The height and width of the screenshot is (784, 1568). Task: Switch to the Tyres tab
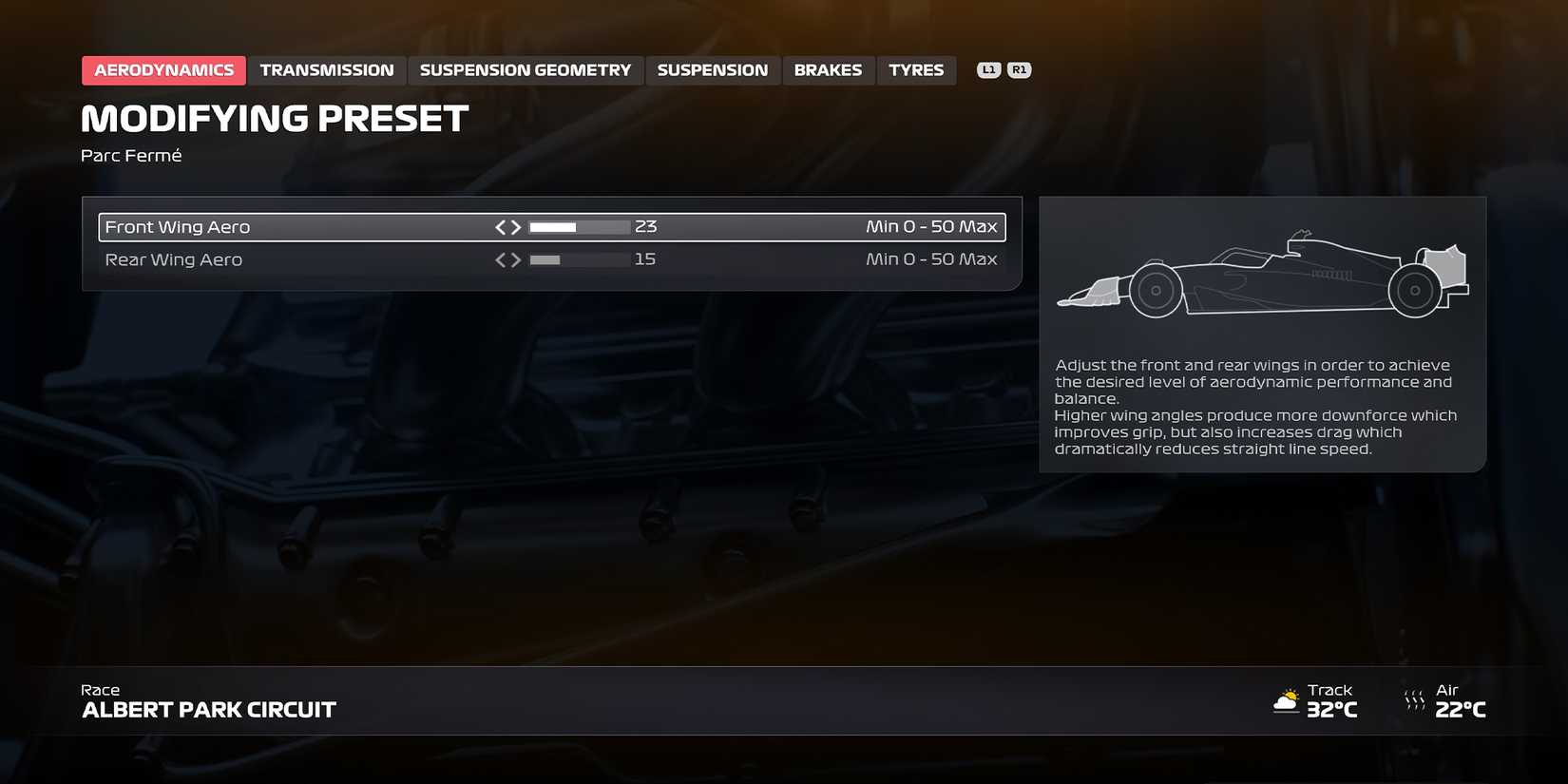(915, 69)
